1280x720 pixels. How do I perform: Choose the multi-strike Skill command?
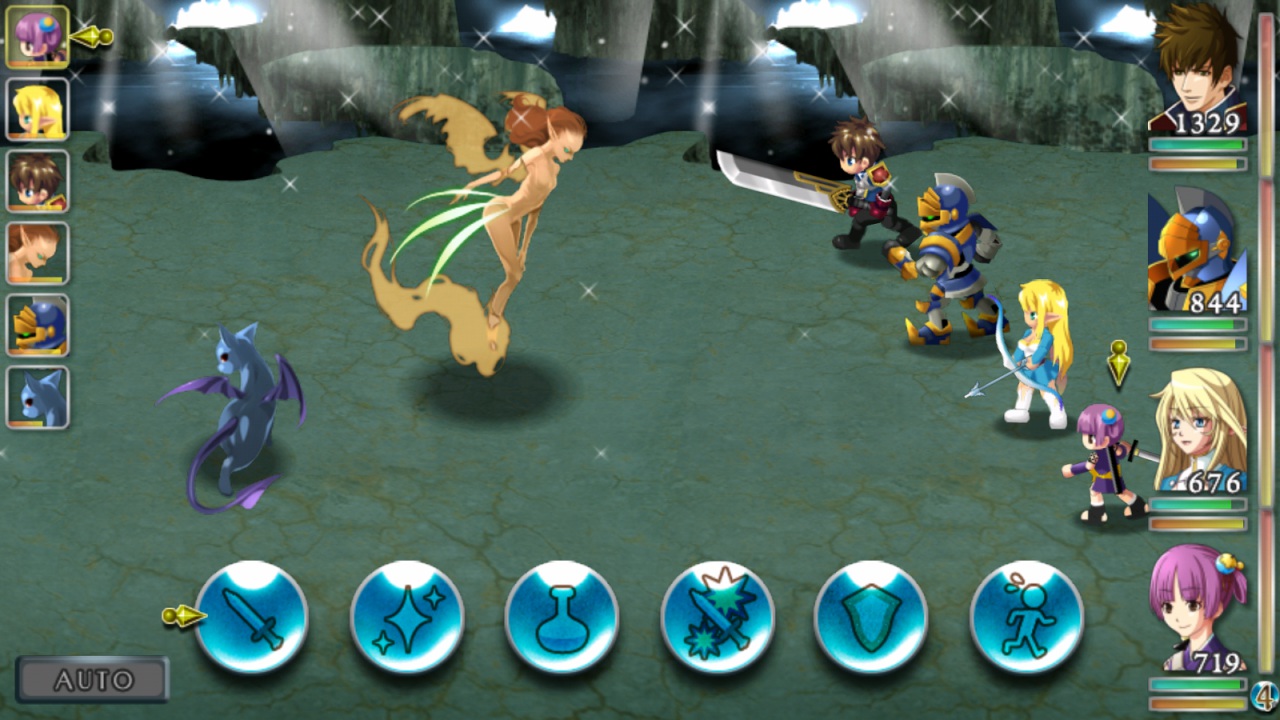pyautogui.click(x=718, y=618)
